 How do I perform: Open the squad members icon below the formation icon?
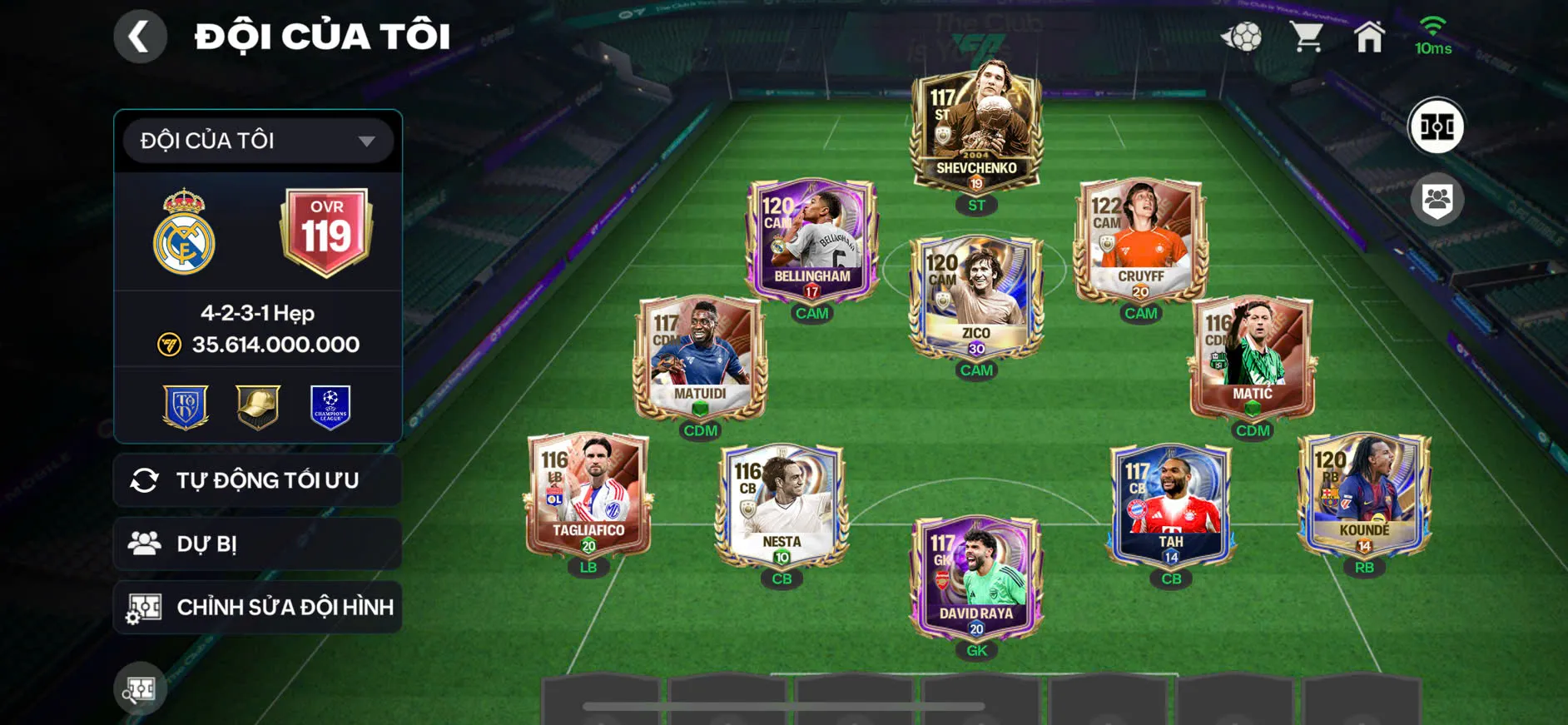(1439, 197)
